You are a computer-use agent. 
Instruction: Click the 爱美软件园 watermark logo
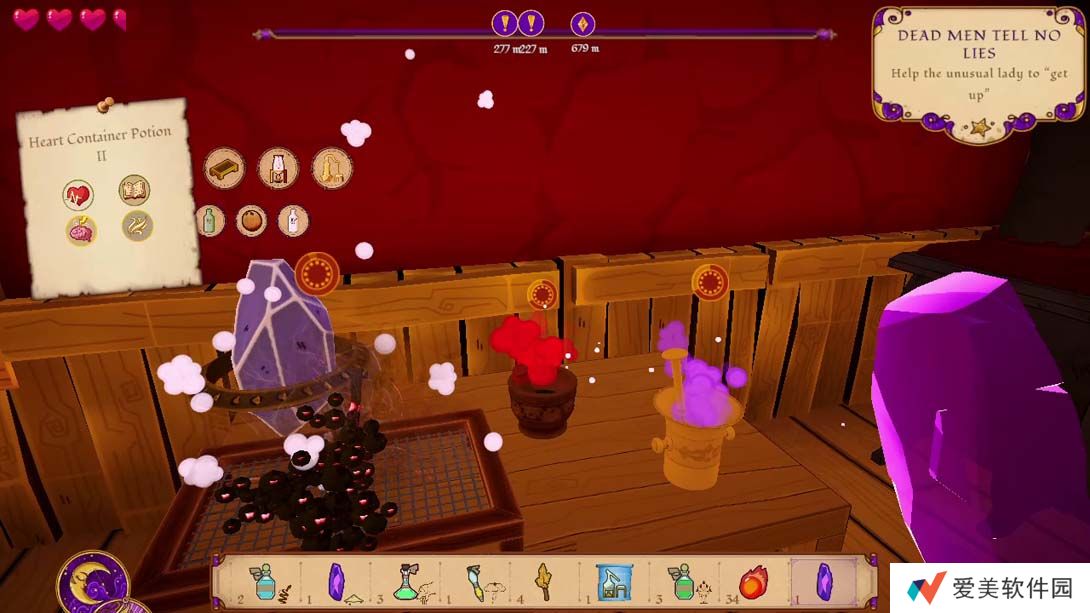[990, 588]
